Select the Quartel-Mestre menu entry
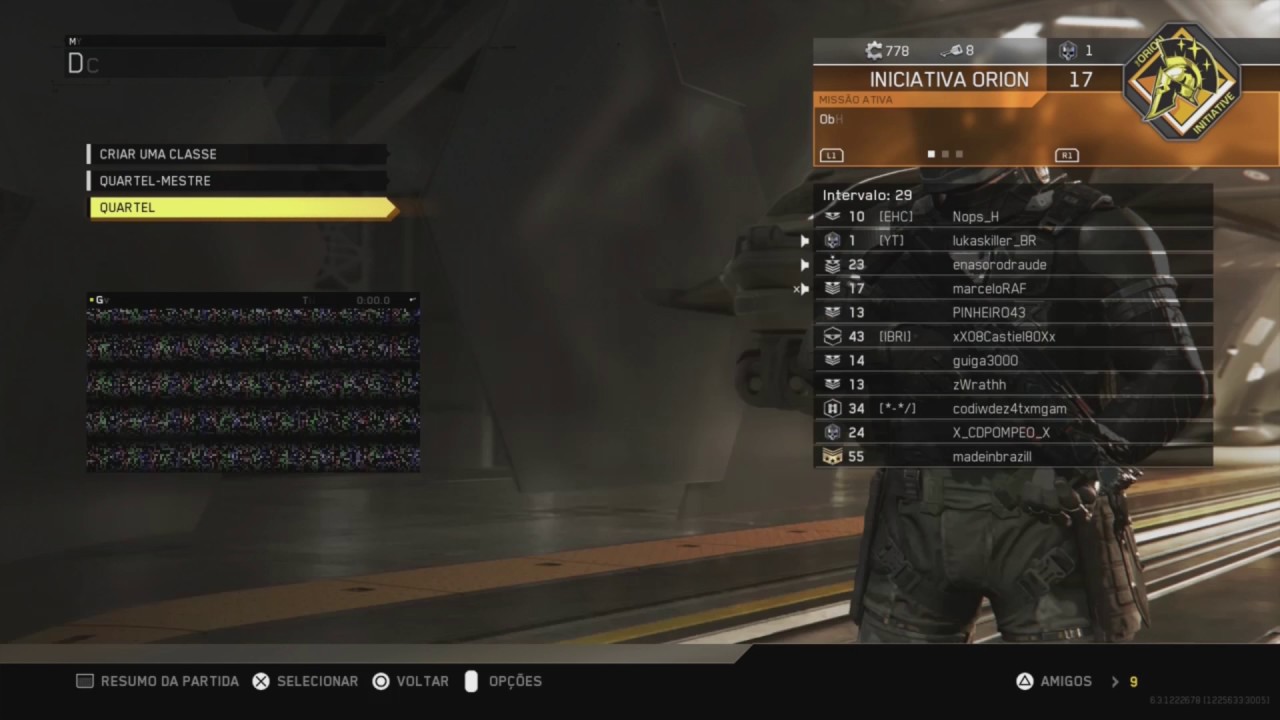The image size is (1280, 720). 238,181
